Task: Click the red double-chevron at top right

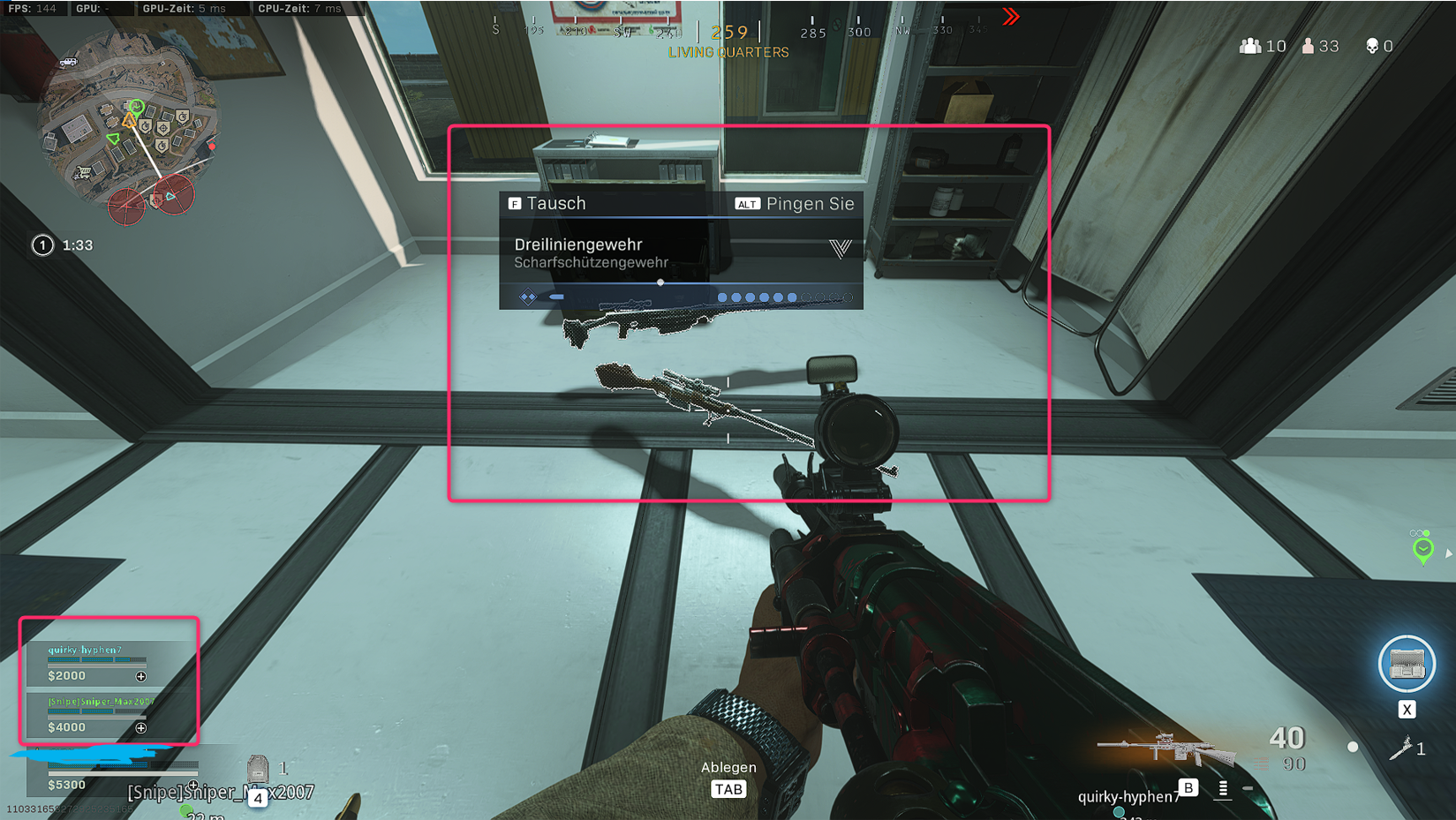Action: pyautogui.click(x=1009, y=15)
